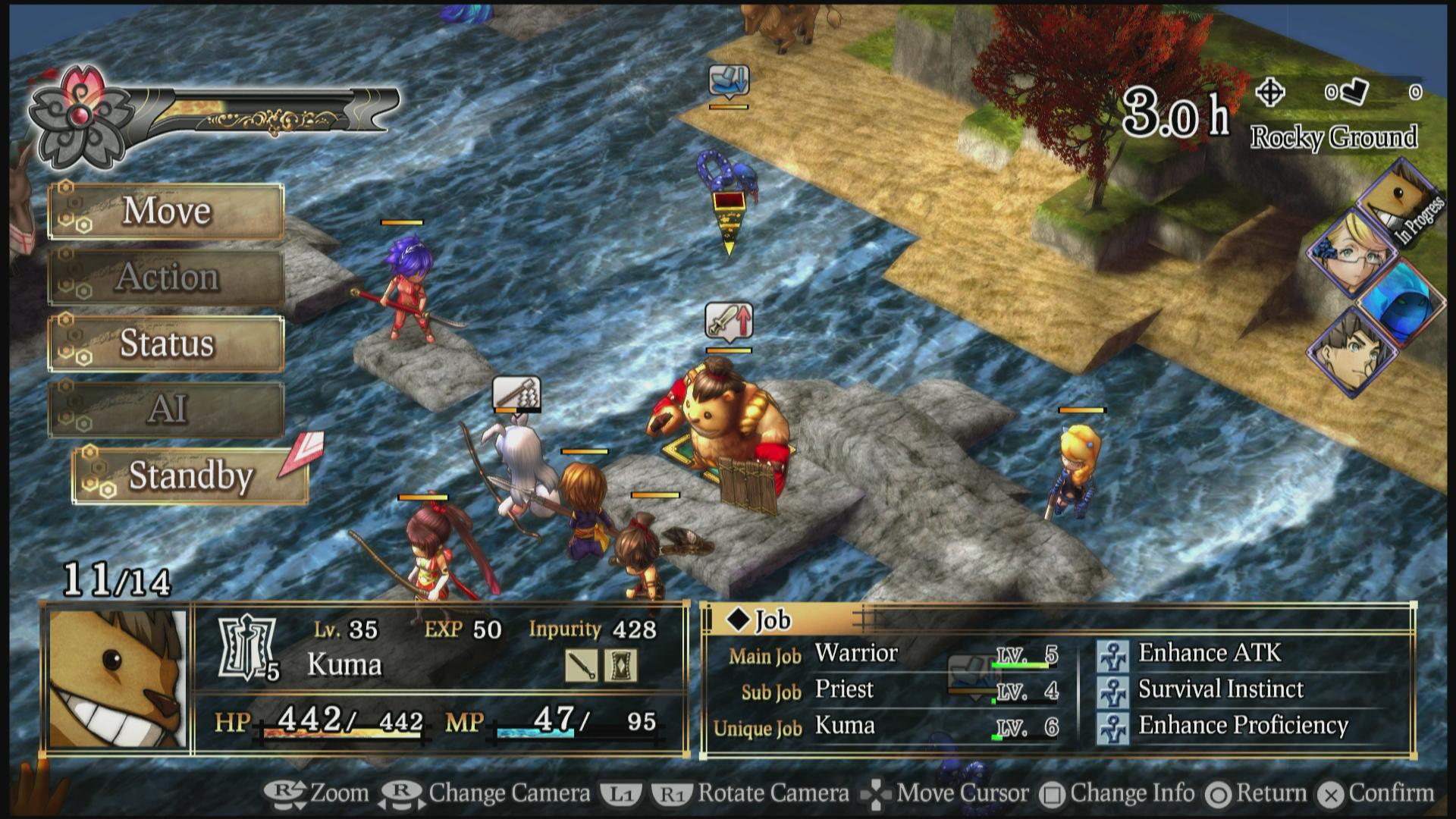The width and height of the screenshot is (1456, 819).
Task: Click the crosshair objective icon beside the timer
Action: point(1271,91)
